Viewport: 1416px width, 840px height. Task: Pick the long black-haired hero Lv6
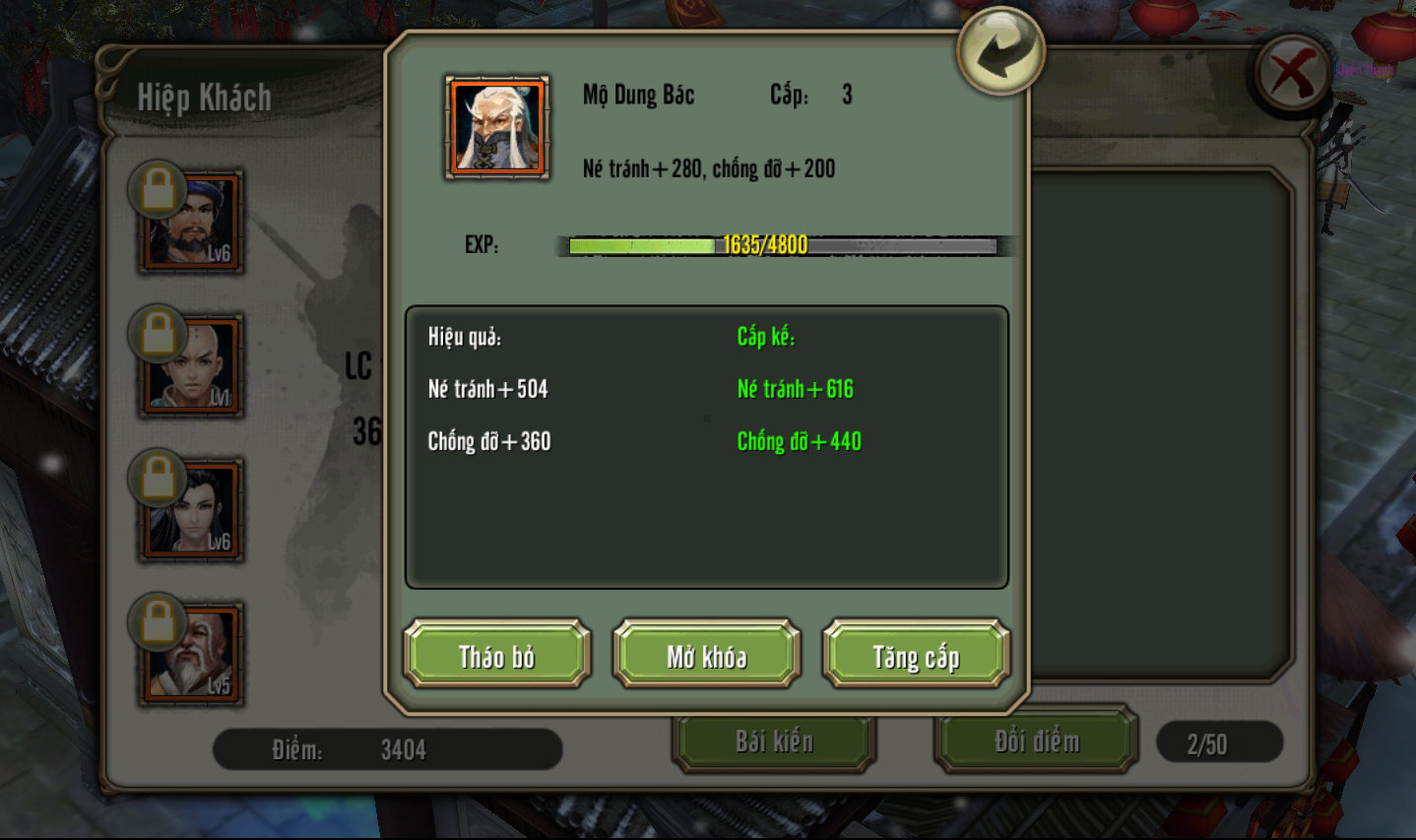(x=192, y=510)
